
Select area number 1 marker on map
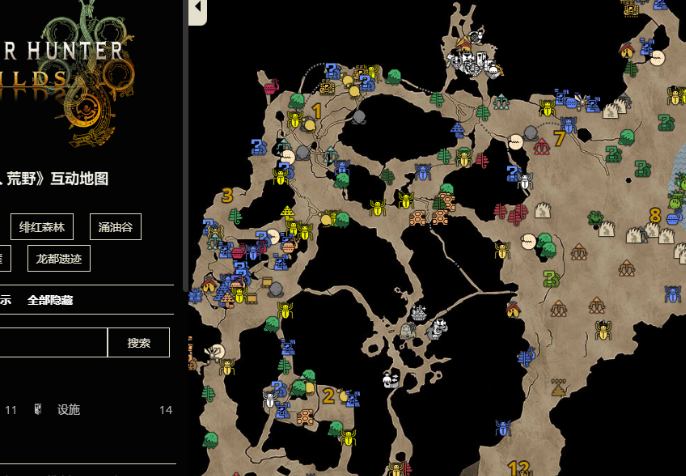(x=317, y=111)
